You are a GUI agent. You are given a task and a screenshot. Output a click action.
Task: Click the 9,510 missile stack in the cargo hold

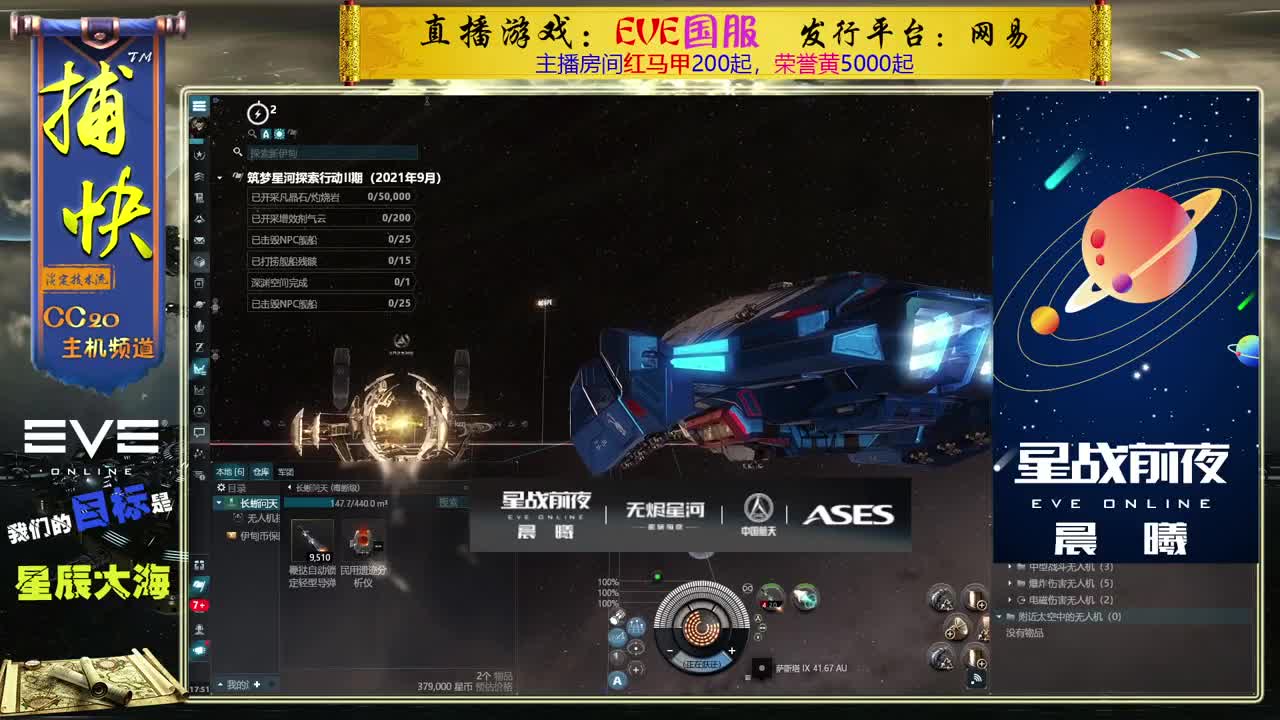(x=312, y=538)
